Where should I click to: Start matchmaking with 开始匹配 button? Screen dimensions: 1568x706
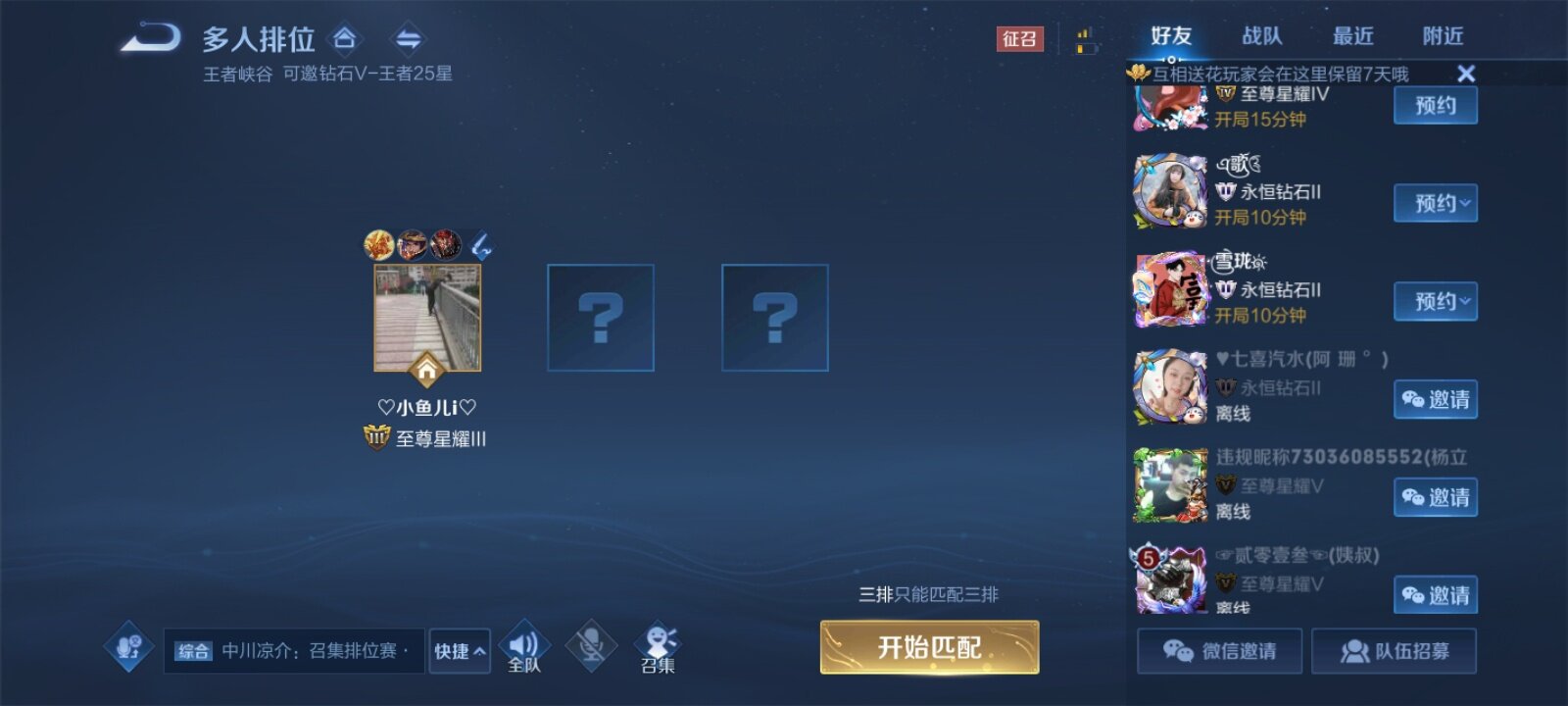click(x=929, y=647)
